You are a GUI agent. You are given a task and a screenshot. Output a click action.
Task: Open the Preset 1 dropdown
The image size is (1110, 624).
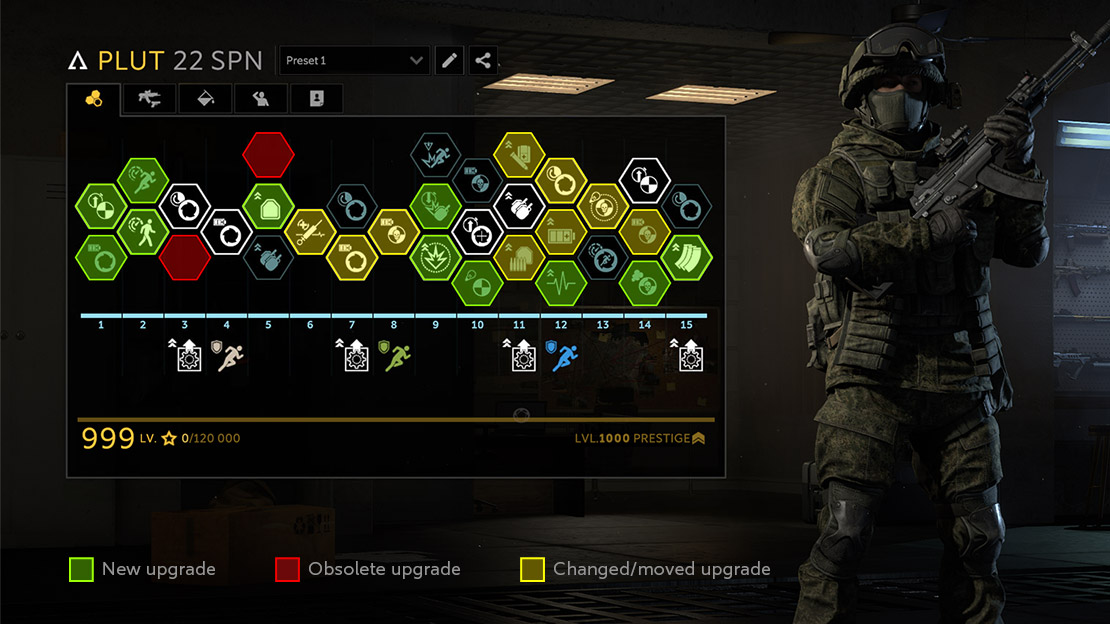[x=354, y=61]
